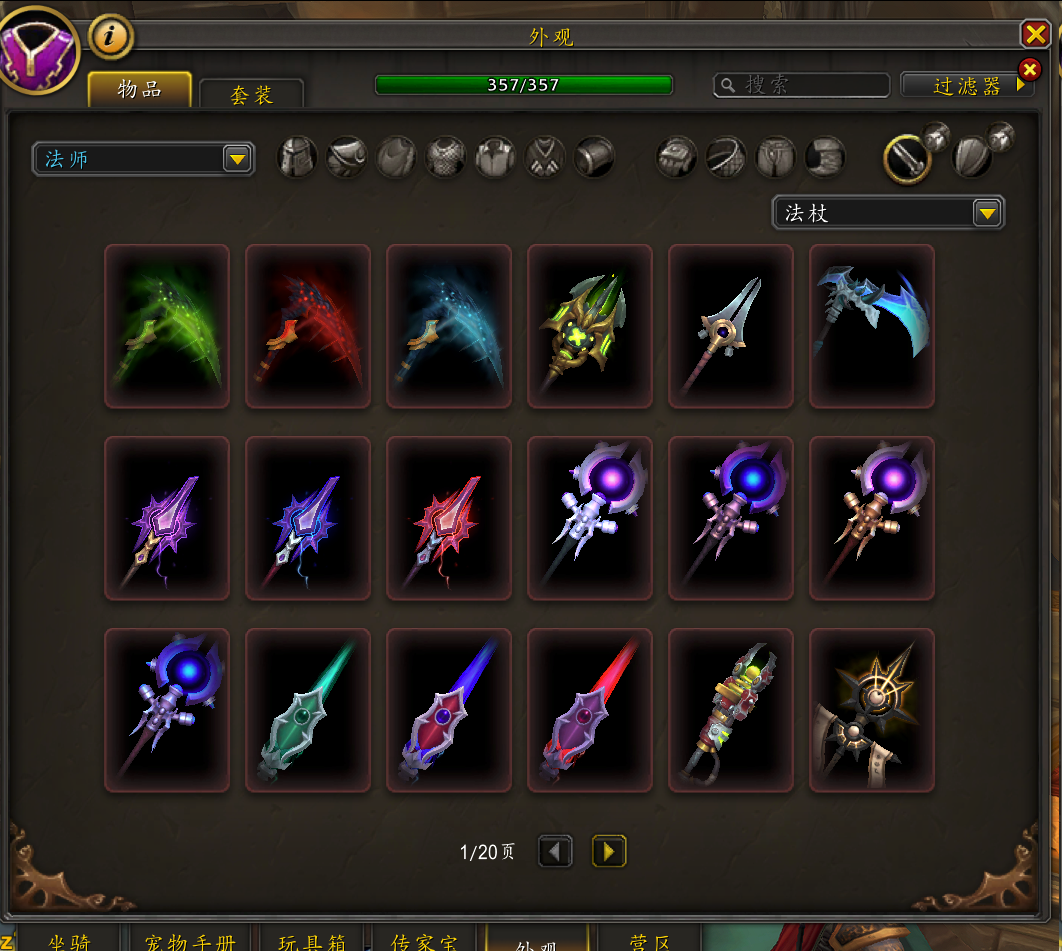Choose the red-beamed crystal staff appearance
Screen dimensions: 1062x951
(x=590, y=710)
